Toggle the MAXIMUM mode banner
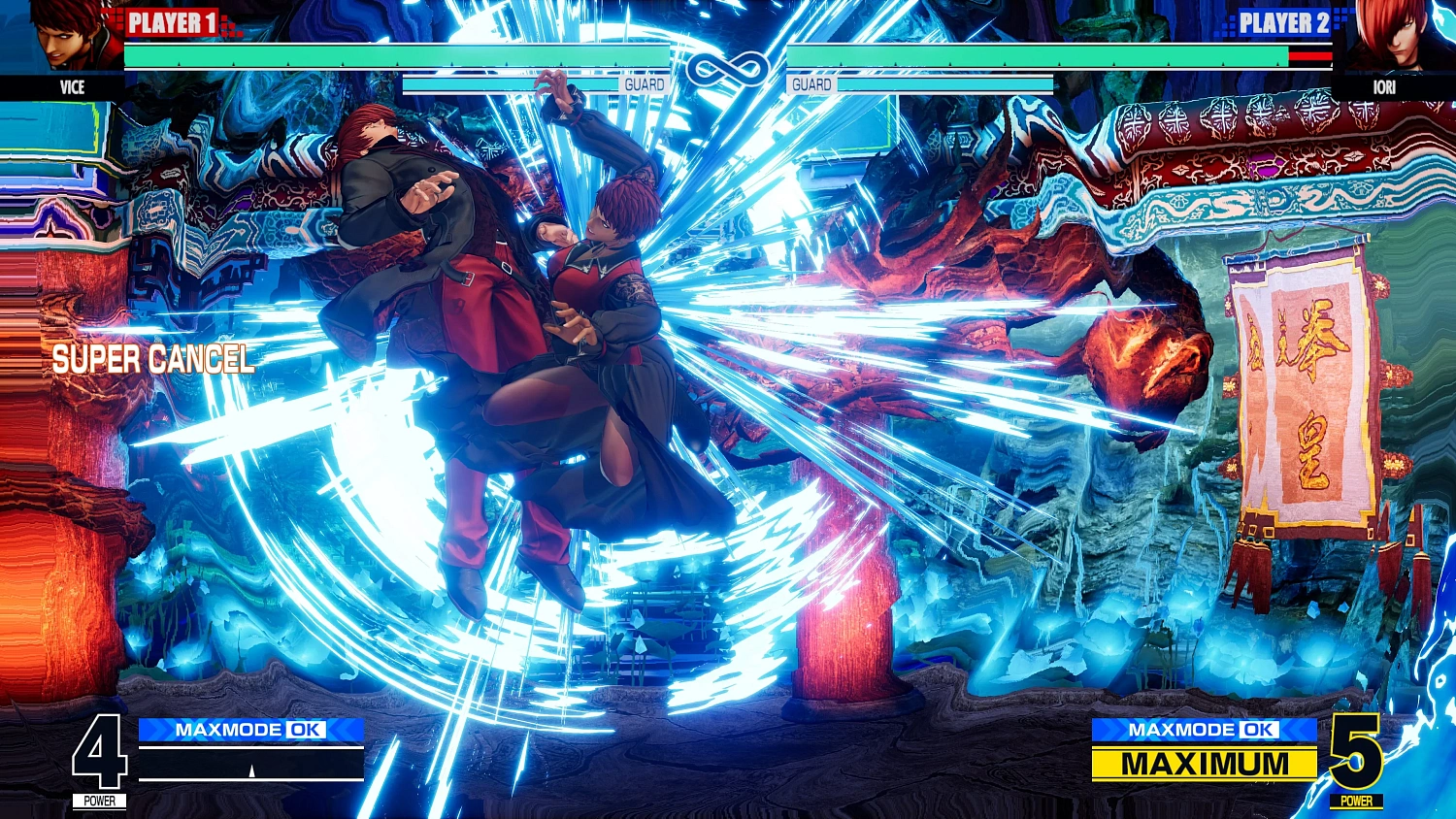The height and width of the screenshot is (819, 1456). [x=1204, y=766]
